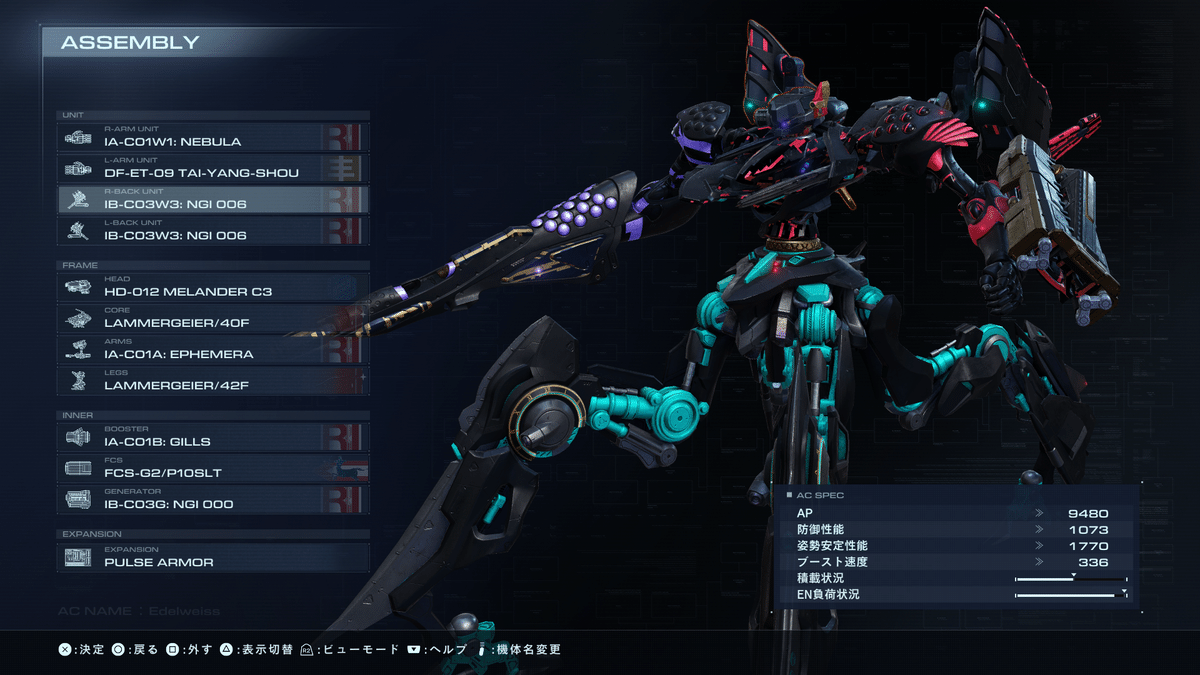The height and width of the screenshot is (675, 1200).
Task: Choose the CORE Lammergeier/40F row
Action: click(x=213, y=318)
